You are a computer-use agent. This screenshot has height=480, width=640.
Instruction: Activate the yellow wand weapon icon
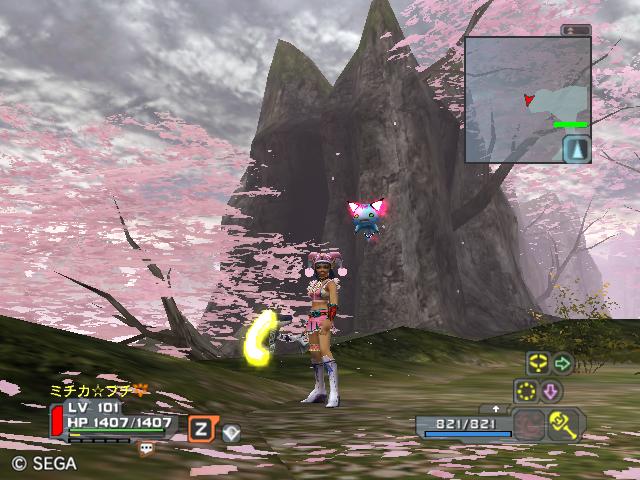tap(566, 425)
